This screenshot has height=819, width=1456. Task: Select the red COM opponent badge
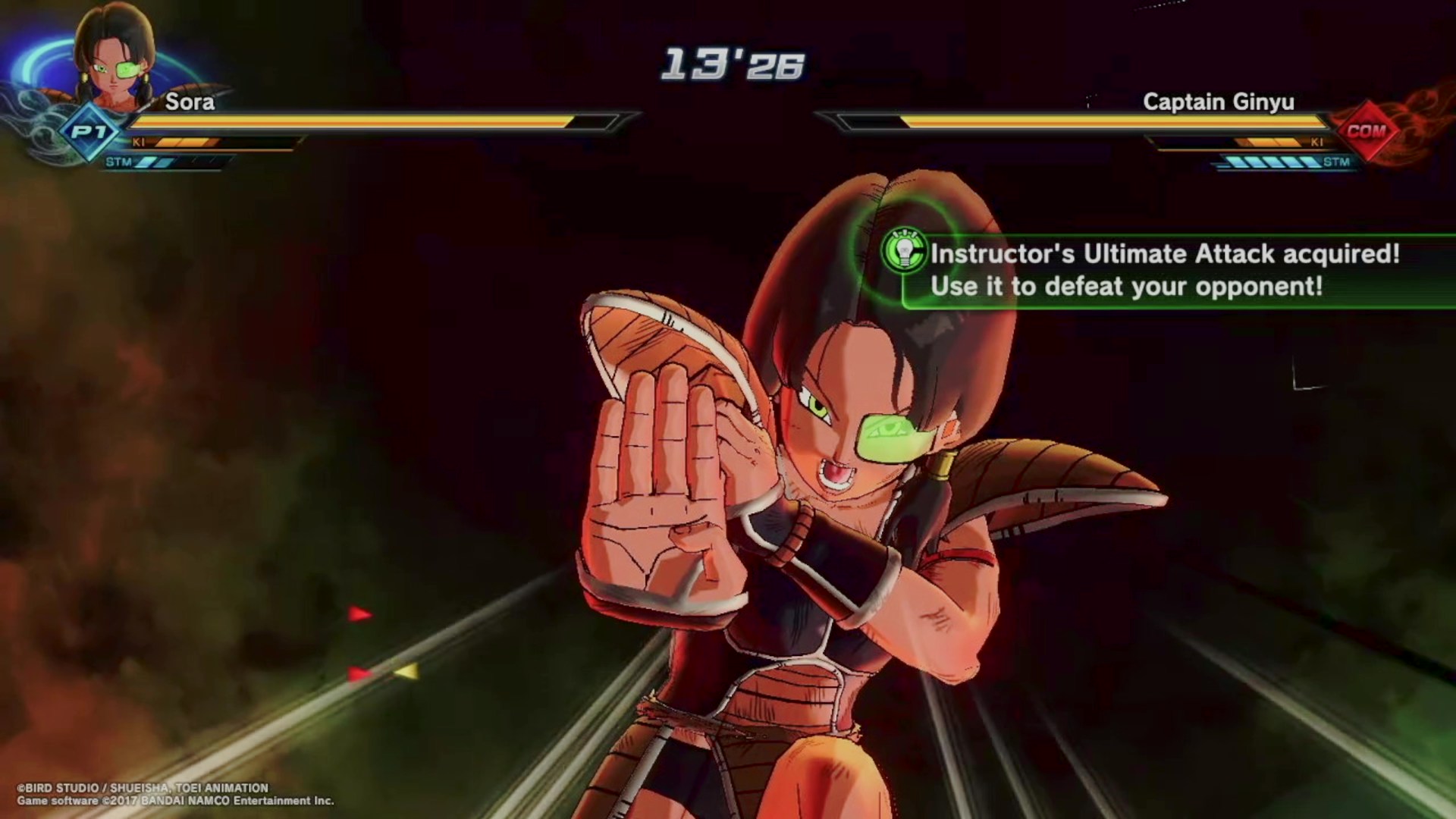pyautogui.click(x=1367, y=131)
